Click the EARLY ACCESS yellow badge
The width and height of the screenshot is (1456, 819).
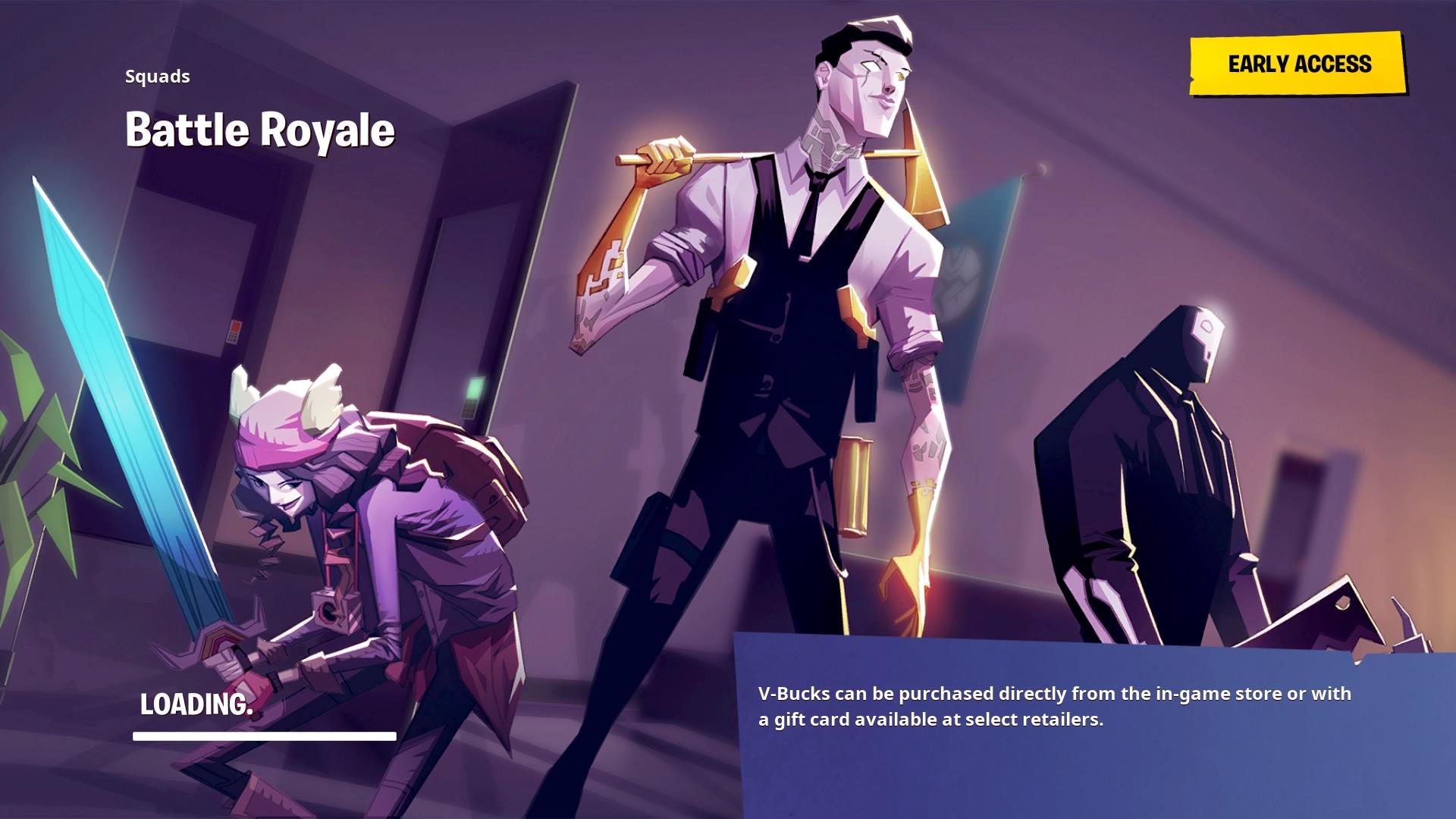point(1300,64)
